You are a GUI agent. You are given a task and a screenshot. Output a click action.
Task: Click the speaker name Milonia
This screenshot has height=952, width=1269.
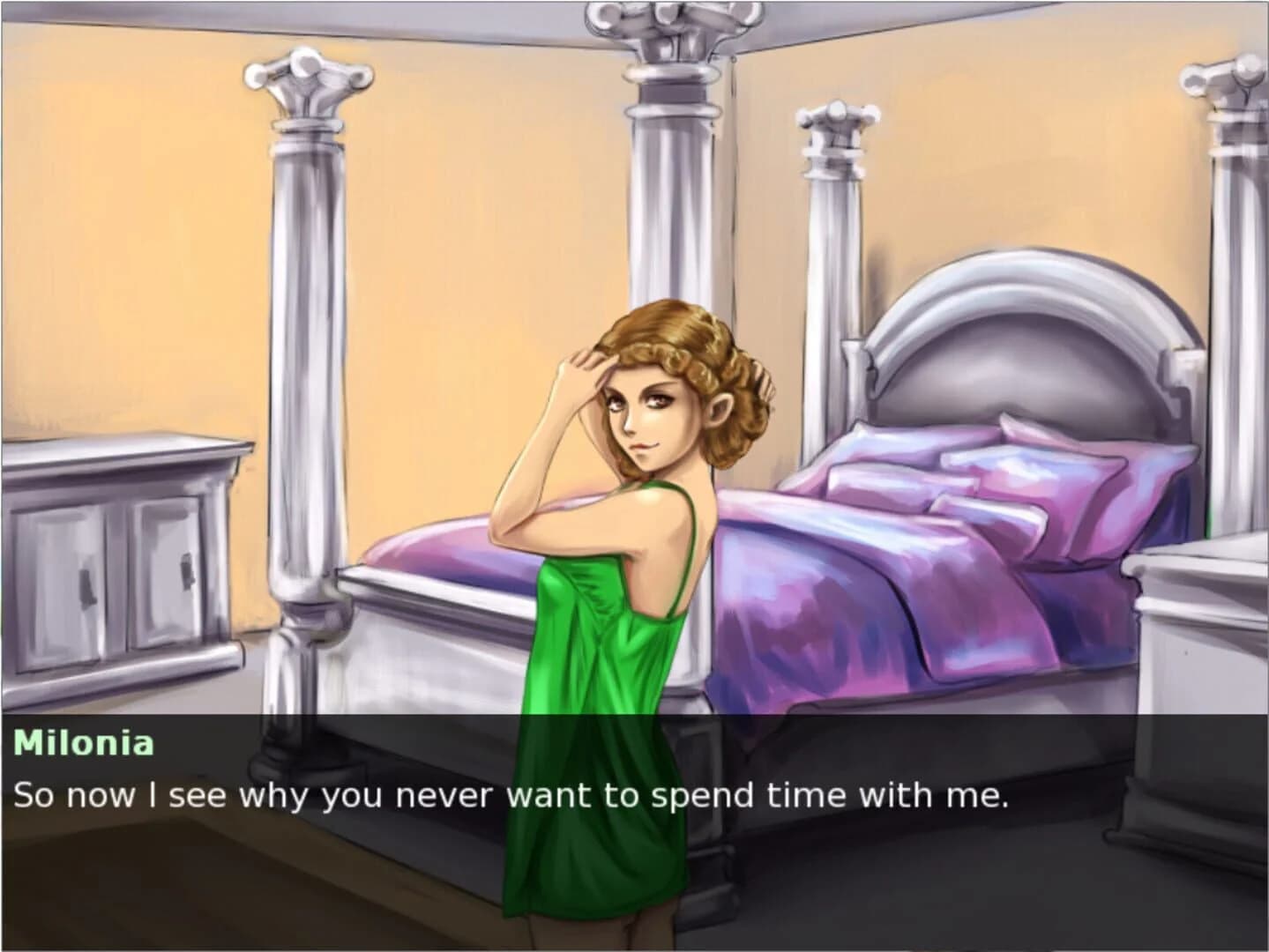pos(84,743)
